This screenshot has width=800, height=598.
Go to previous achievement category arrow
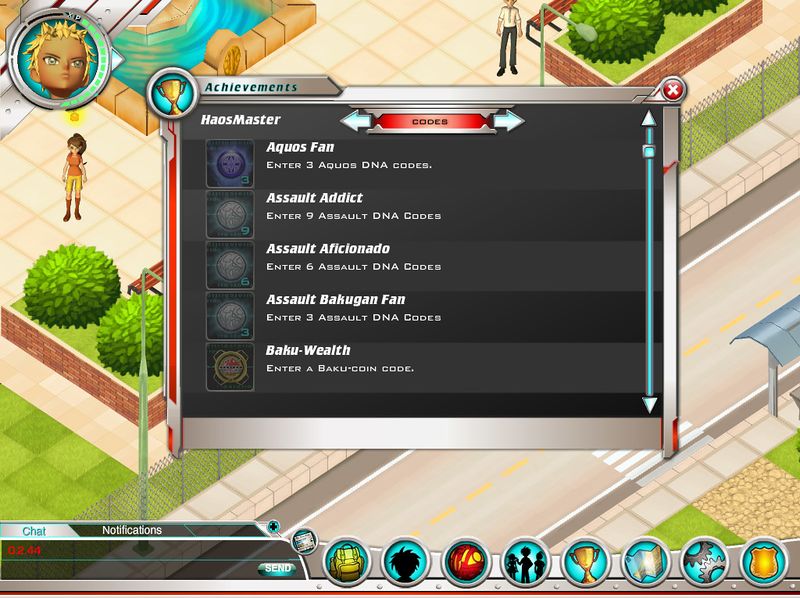(x=355, y=122)
